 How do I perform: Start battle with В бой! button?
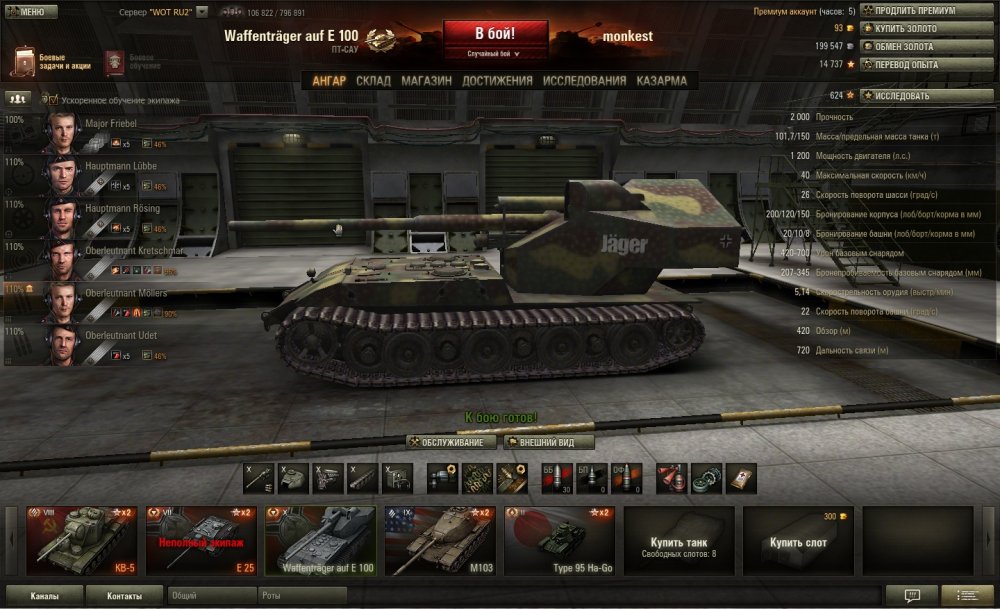click(x=495, y=34)
